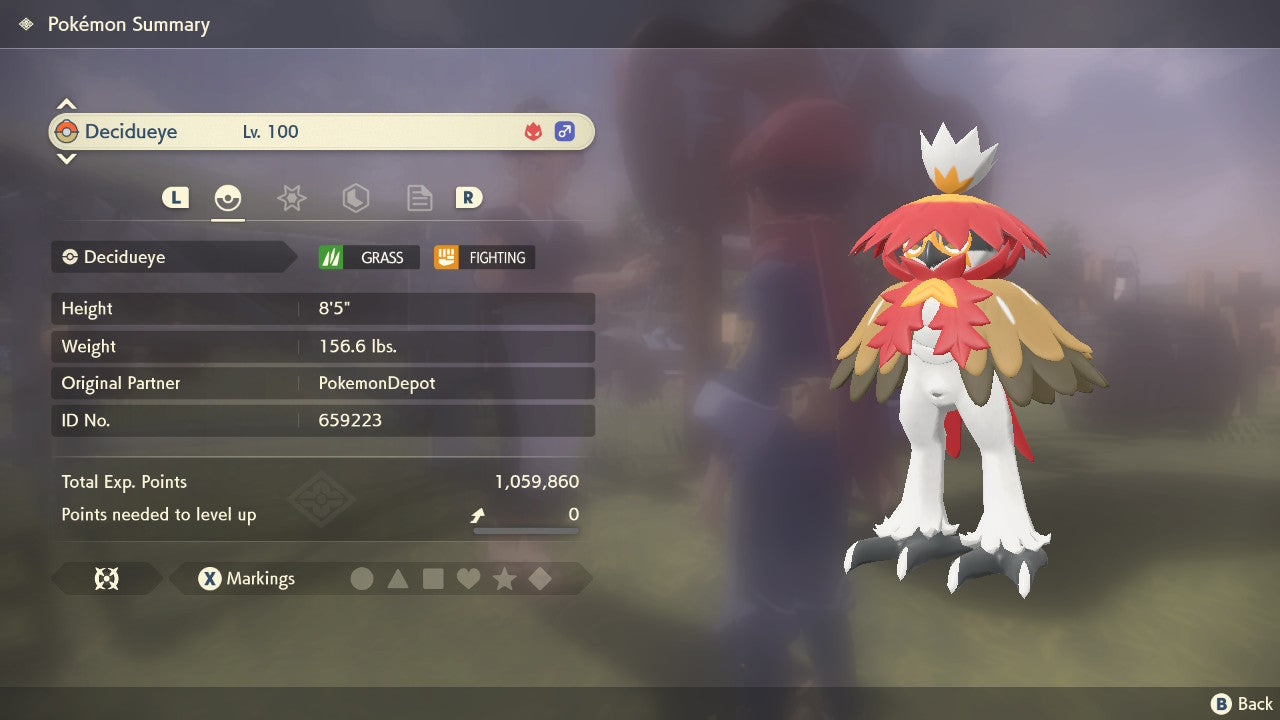This screenshot has width=1280, height=720.
Task: Open the document notes tab
Action: pos(419,198)
